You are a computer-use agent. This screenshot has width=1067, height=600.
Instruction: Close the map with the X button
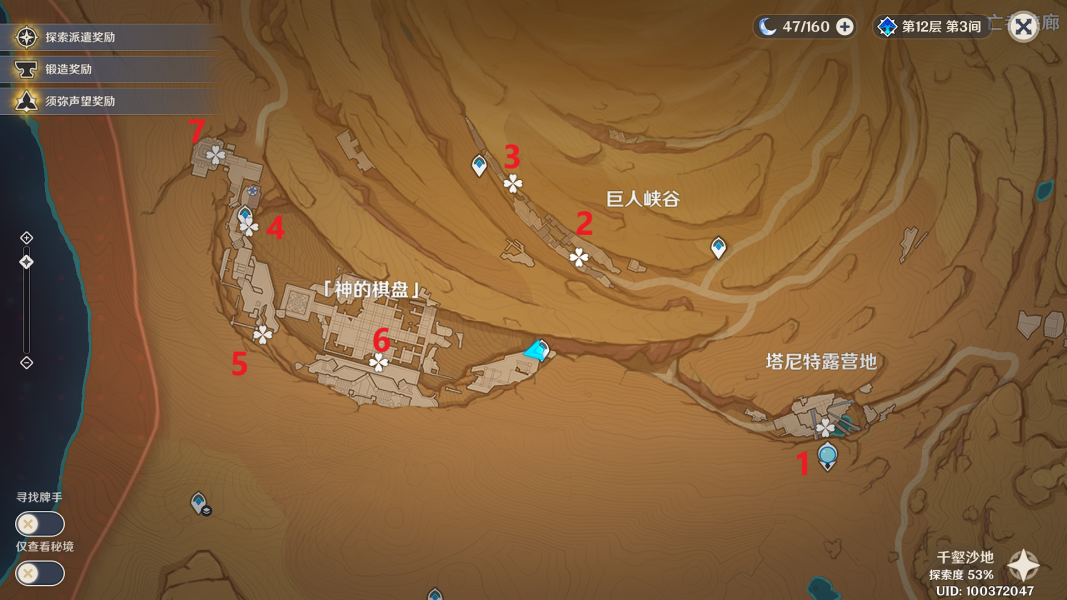click(1023, 27)
